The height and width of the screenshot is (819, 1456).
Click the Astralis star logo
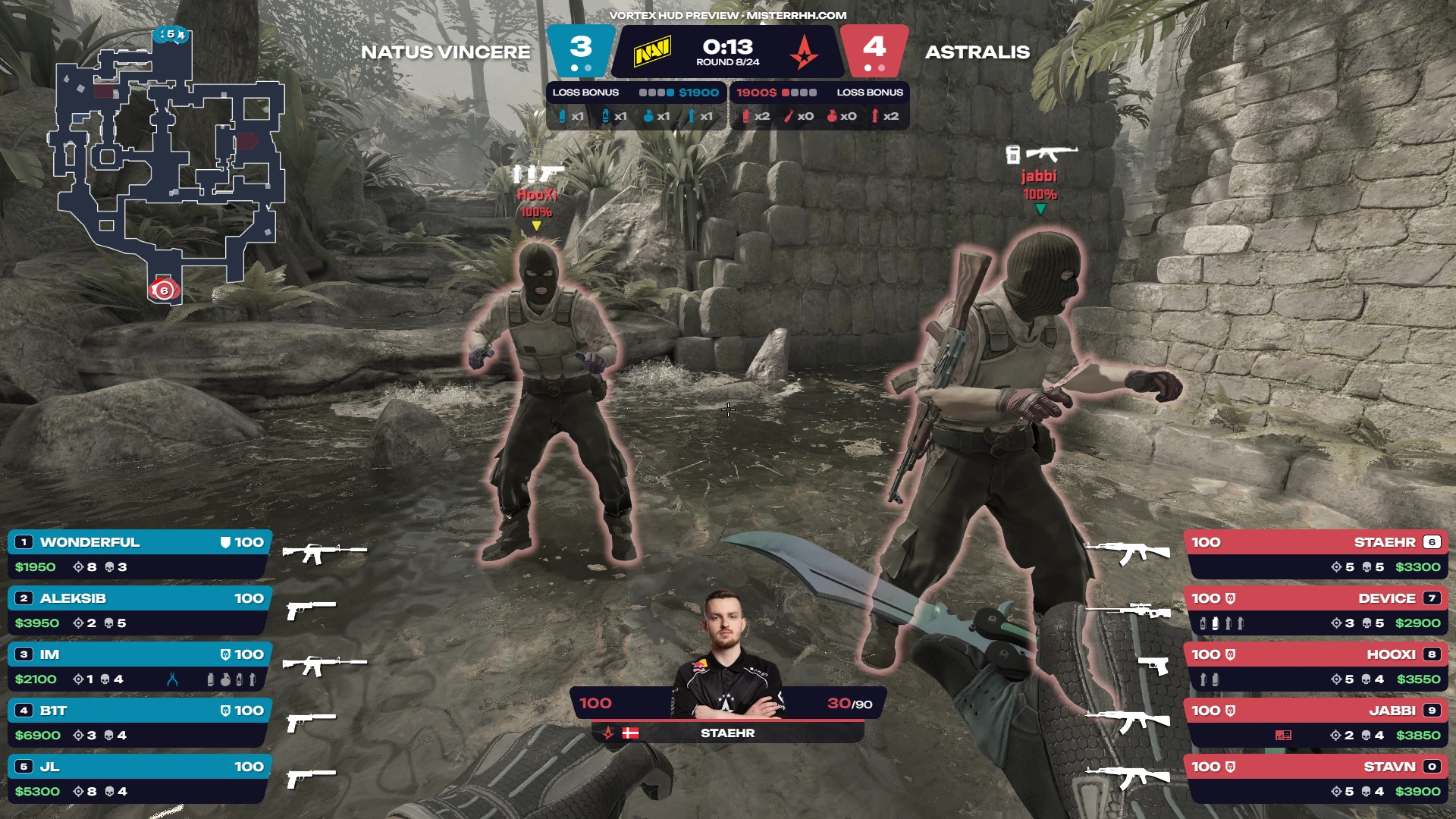pyautogui.click(x=803, y=53)
